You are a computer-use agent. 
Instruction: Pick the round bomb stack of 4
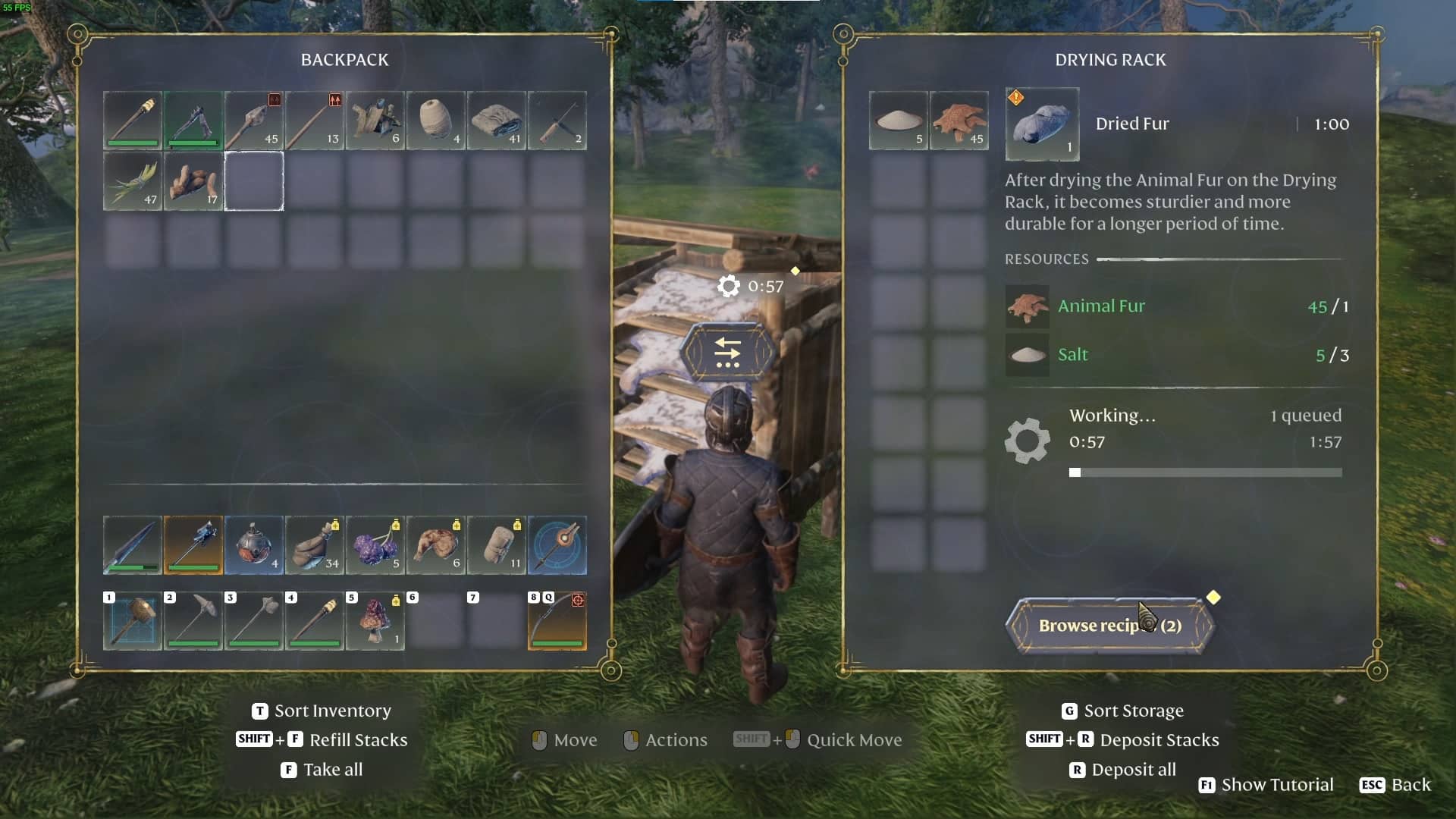click(254, 545)
